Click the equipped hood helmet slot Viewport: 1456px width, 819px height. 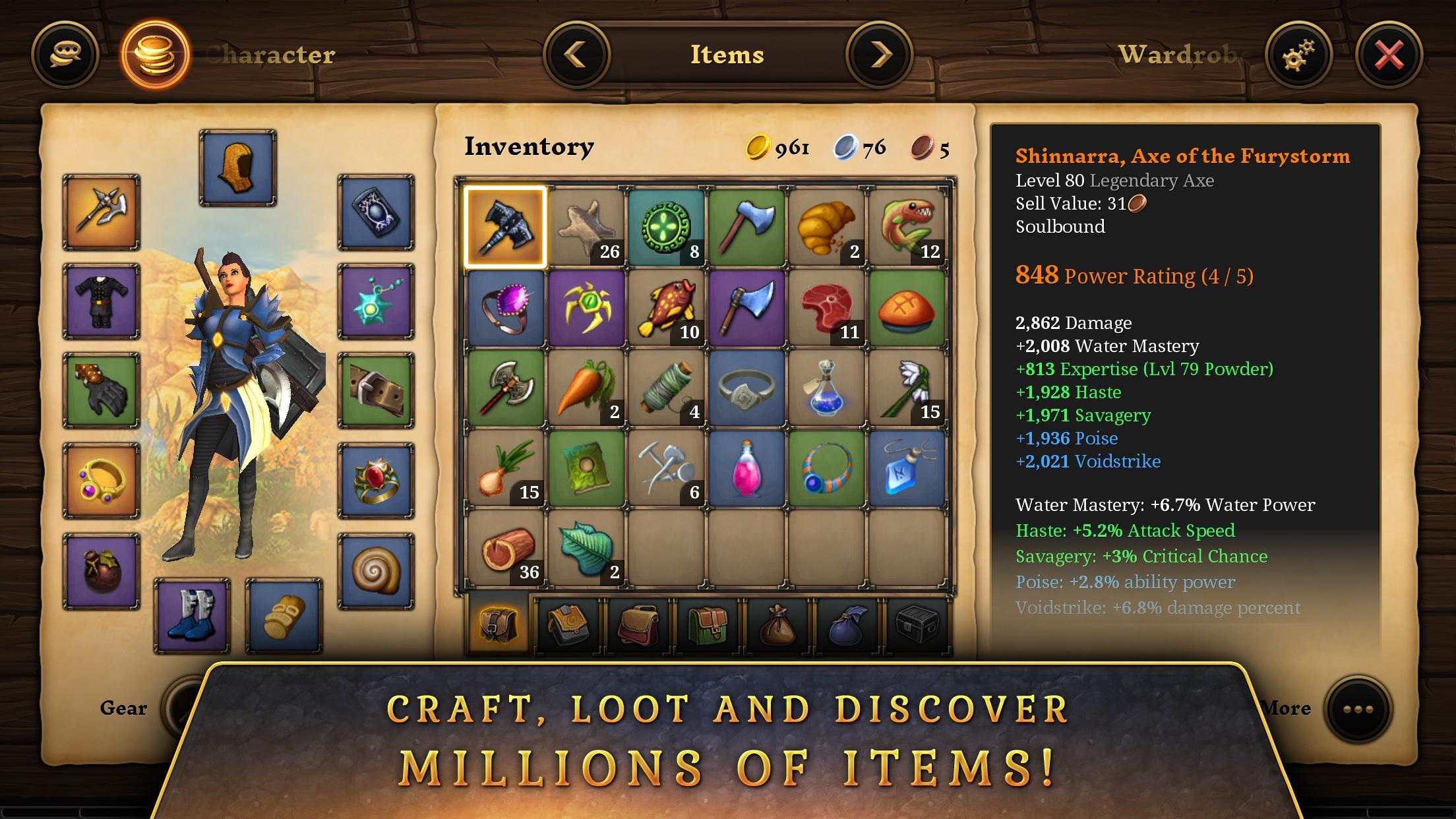[x=237, y=167]
